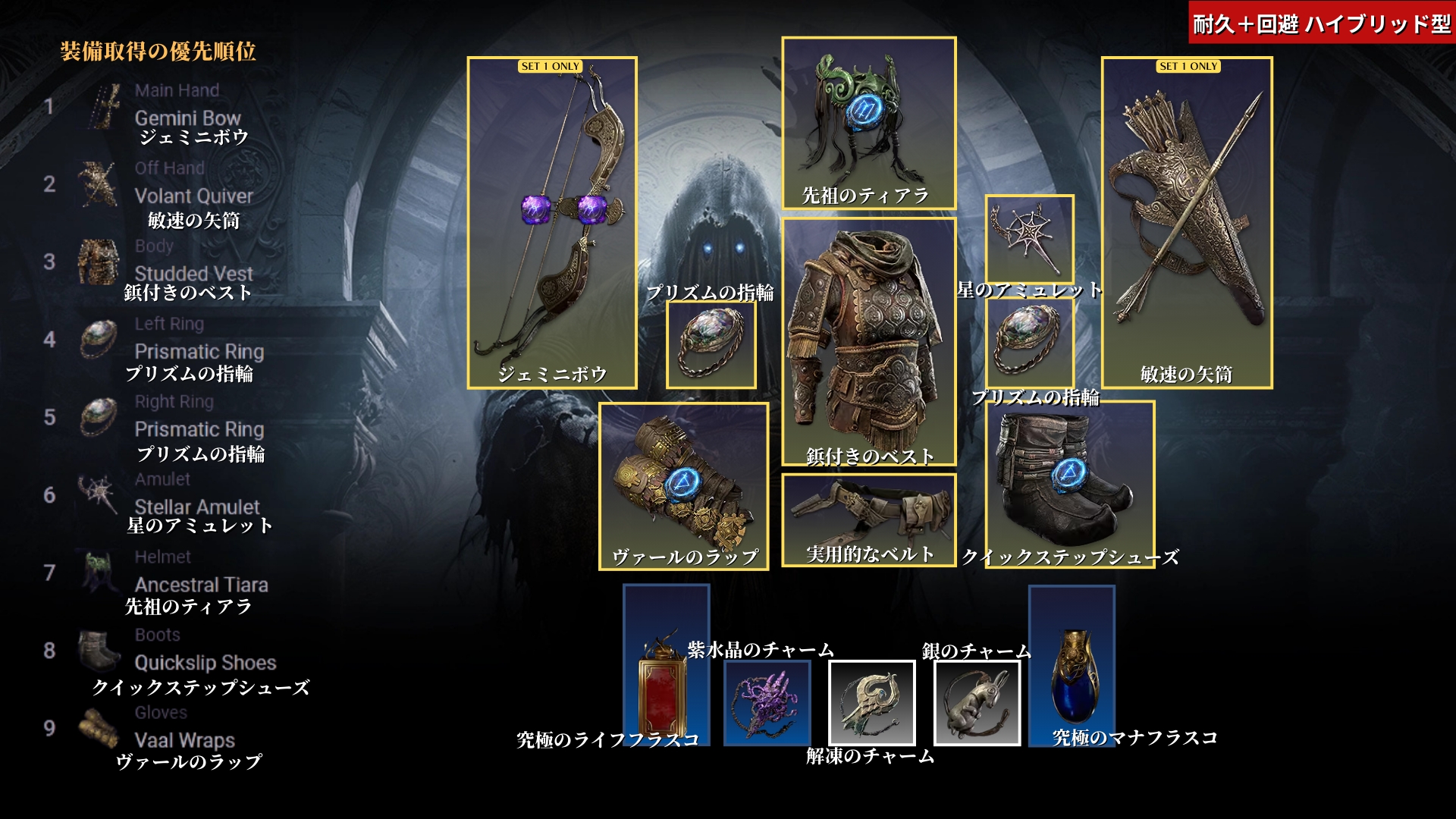
Task: Select the Quickslip Shoes boots slot
Action: 1069,484
